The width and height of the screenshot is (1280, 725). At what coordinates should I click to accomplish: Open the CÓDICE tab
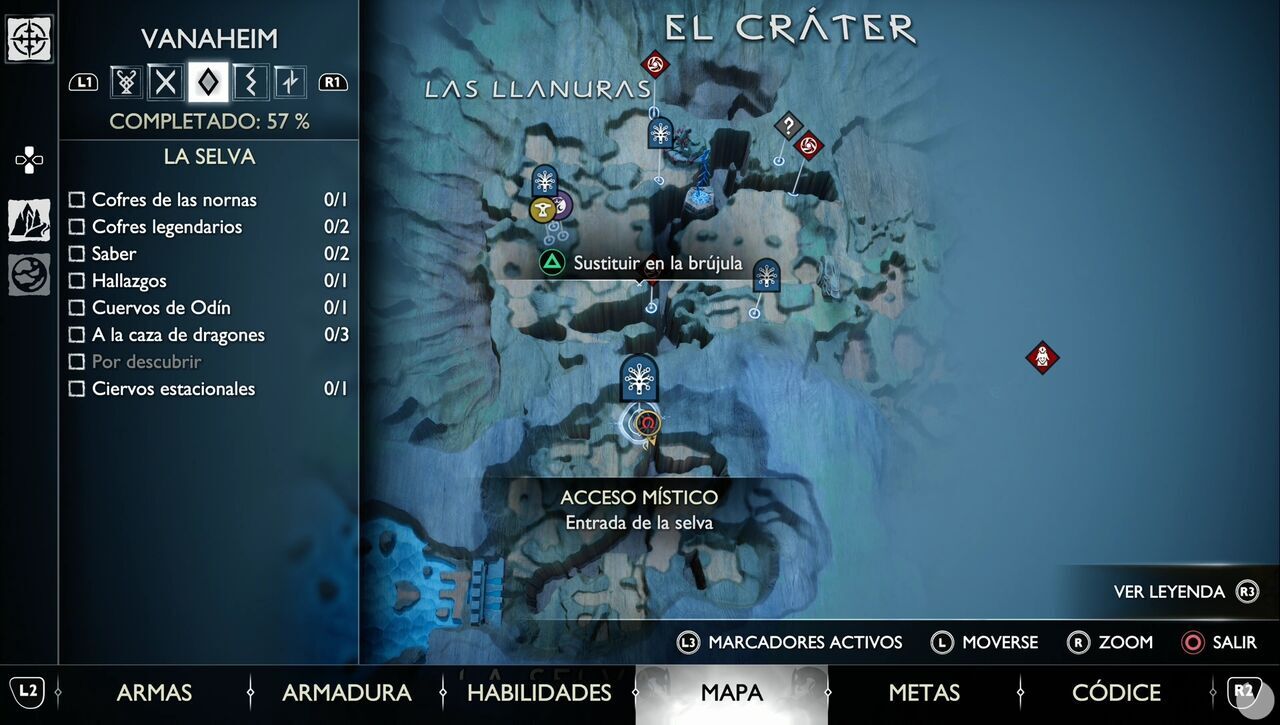point(1116,692)
